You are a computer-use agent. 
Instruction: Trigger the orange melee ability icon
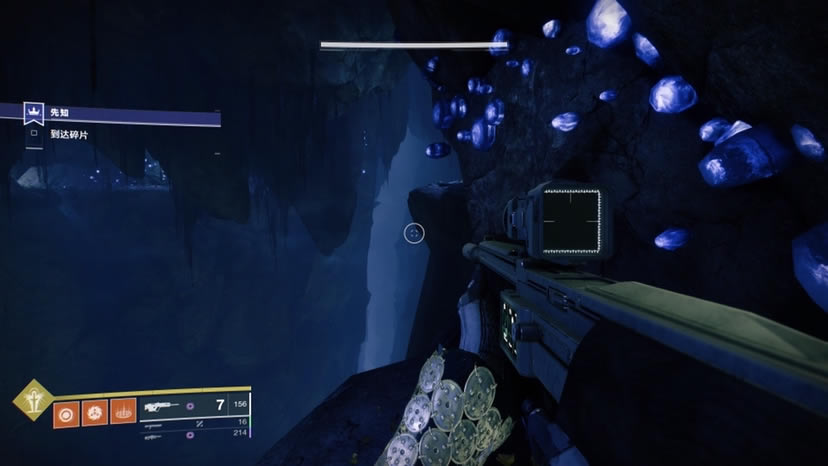click(x=95, y=411)
